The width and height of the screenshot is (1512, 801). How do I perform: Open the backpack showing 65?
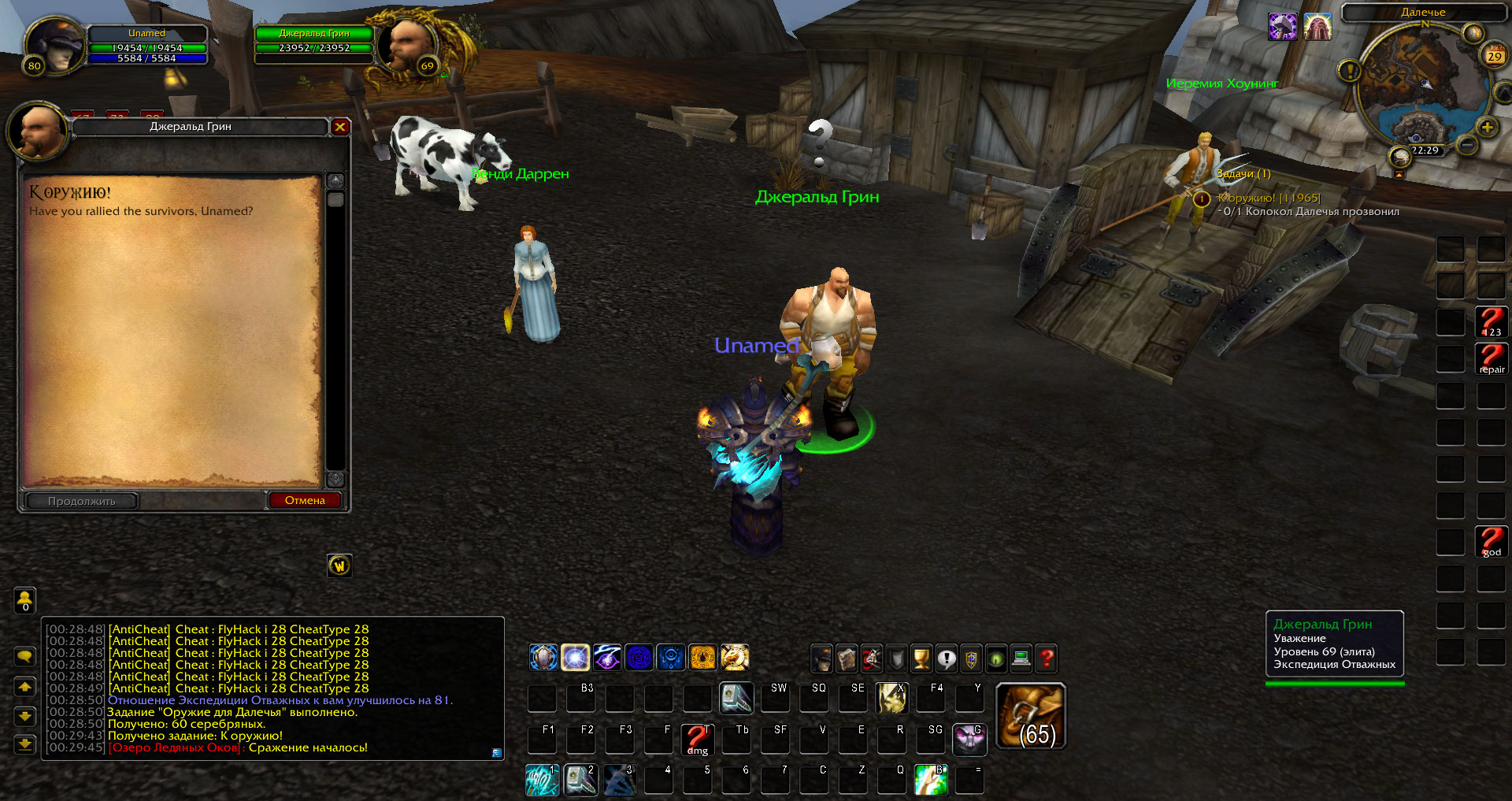pyautogui.click(x=1031, y=716)
